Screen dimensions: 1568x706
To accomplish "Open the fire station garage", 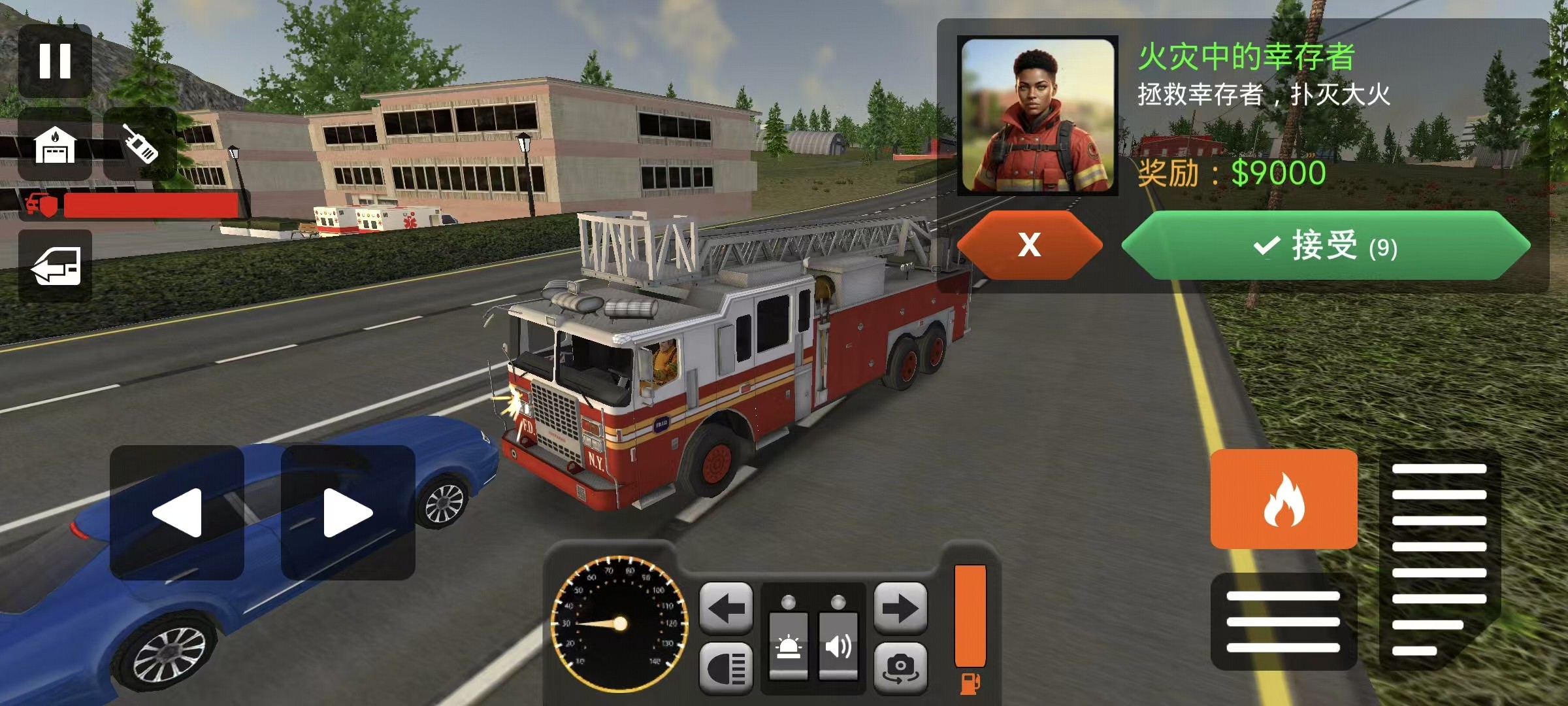I will click(x=55, y=144).
